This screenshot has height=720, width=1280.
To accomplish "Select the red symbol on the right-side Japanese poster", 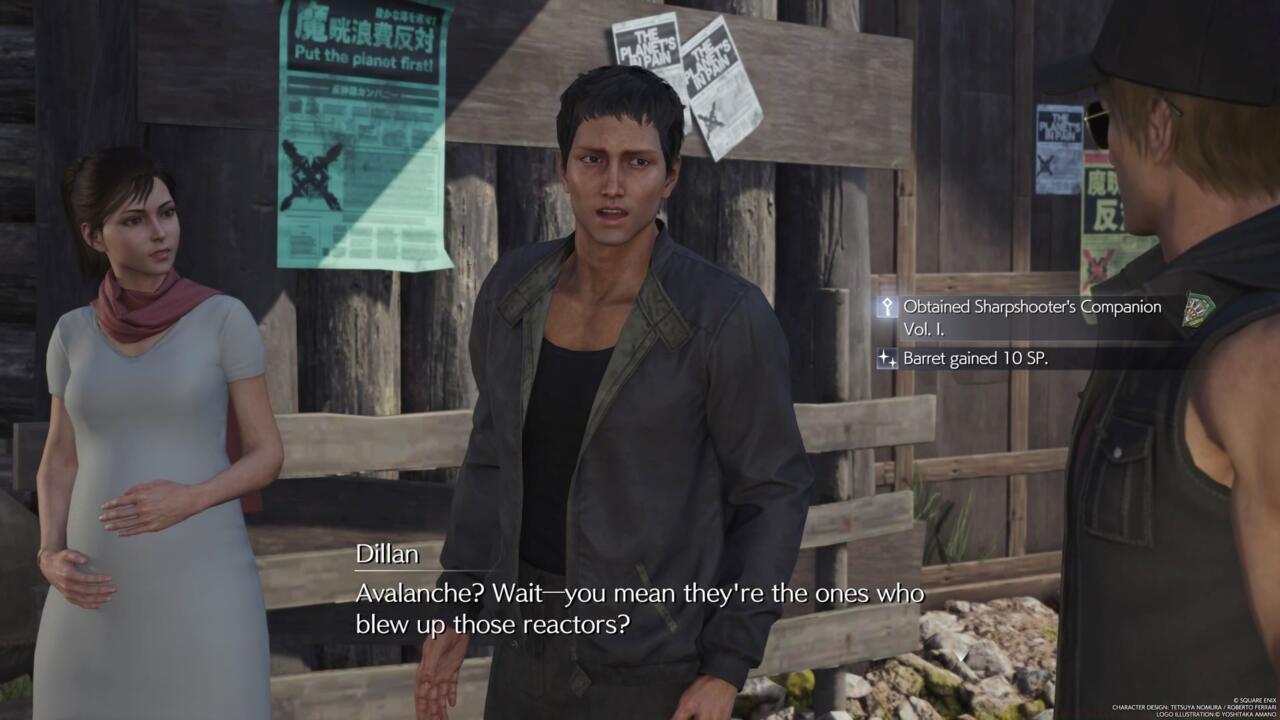I will (x=1100, y=265).
